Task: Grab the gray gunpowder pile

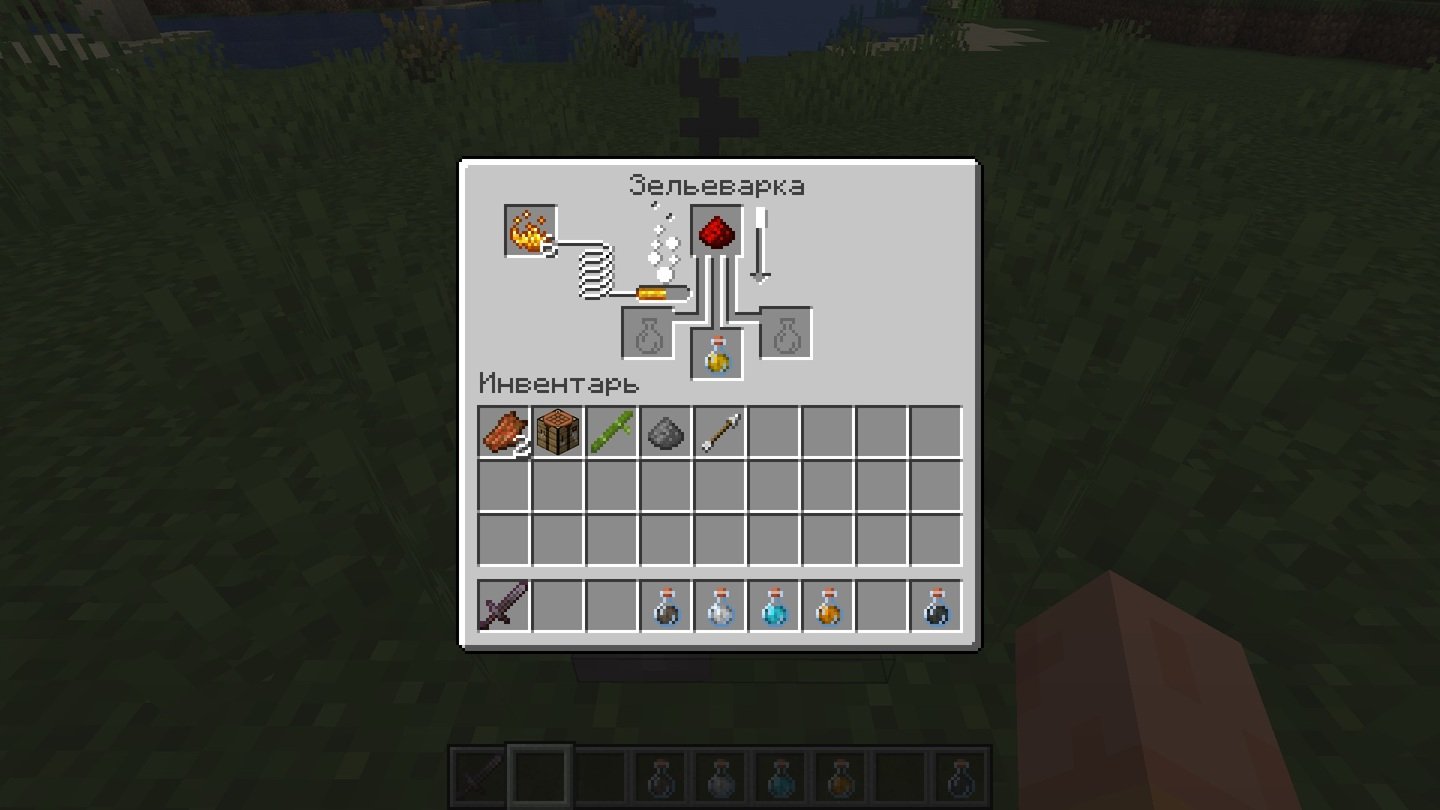Action: click(666, 432)
